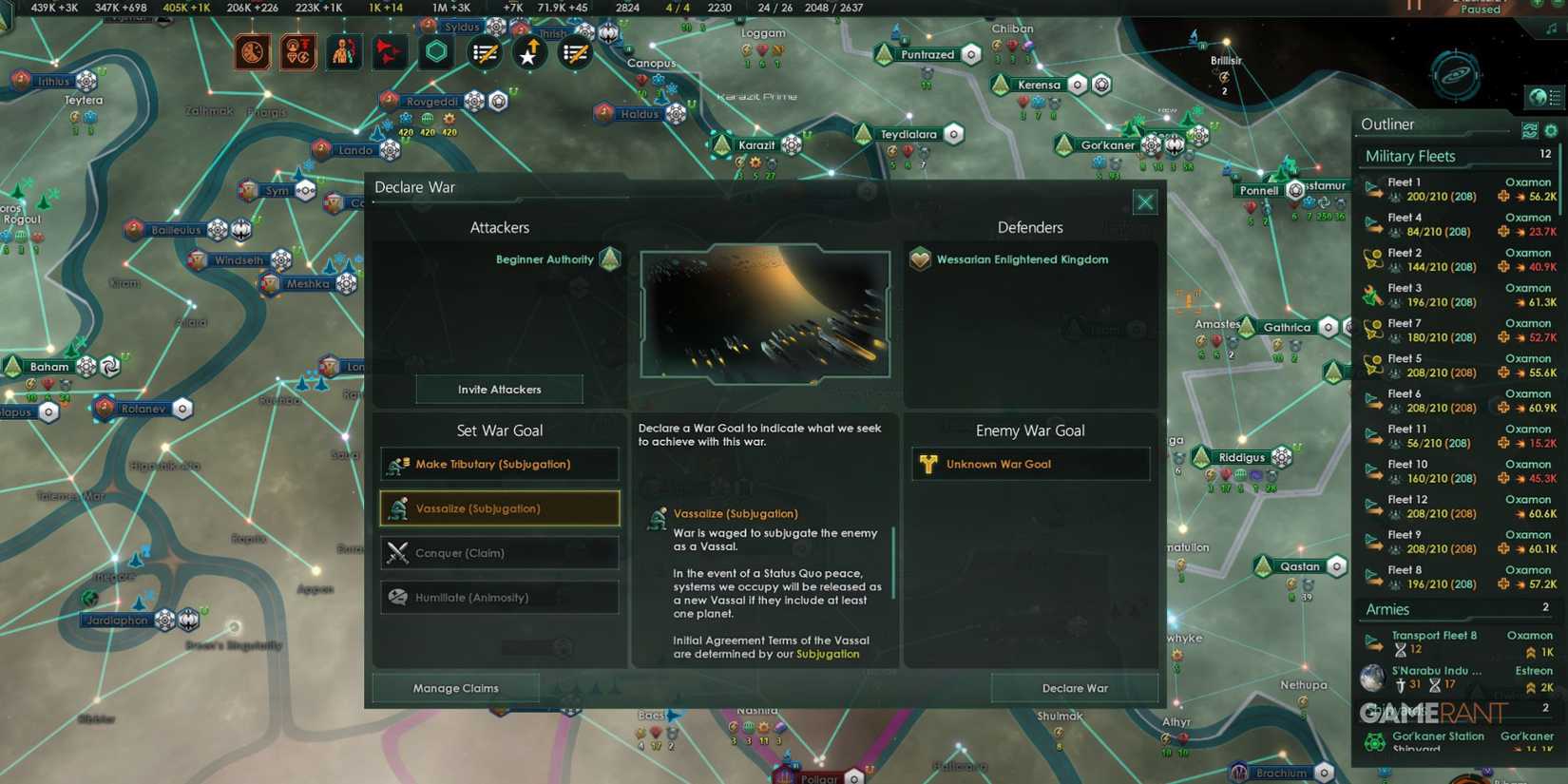This screenshot has width=1568, height=784.
Task: Collapse the Armies section
Action: [1386, 609]
